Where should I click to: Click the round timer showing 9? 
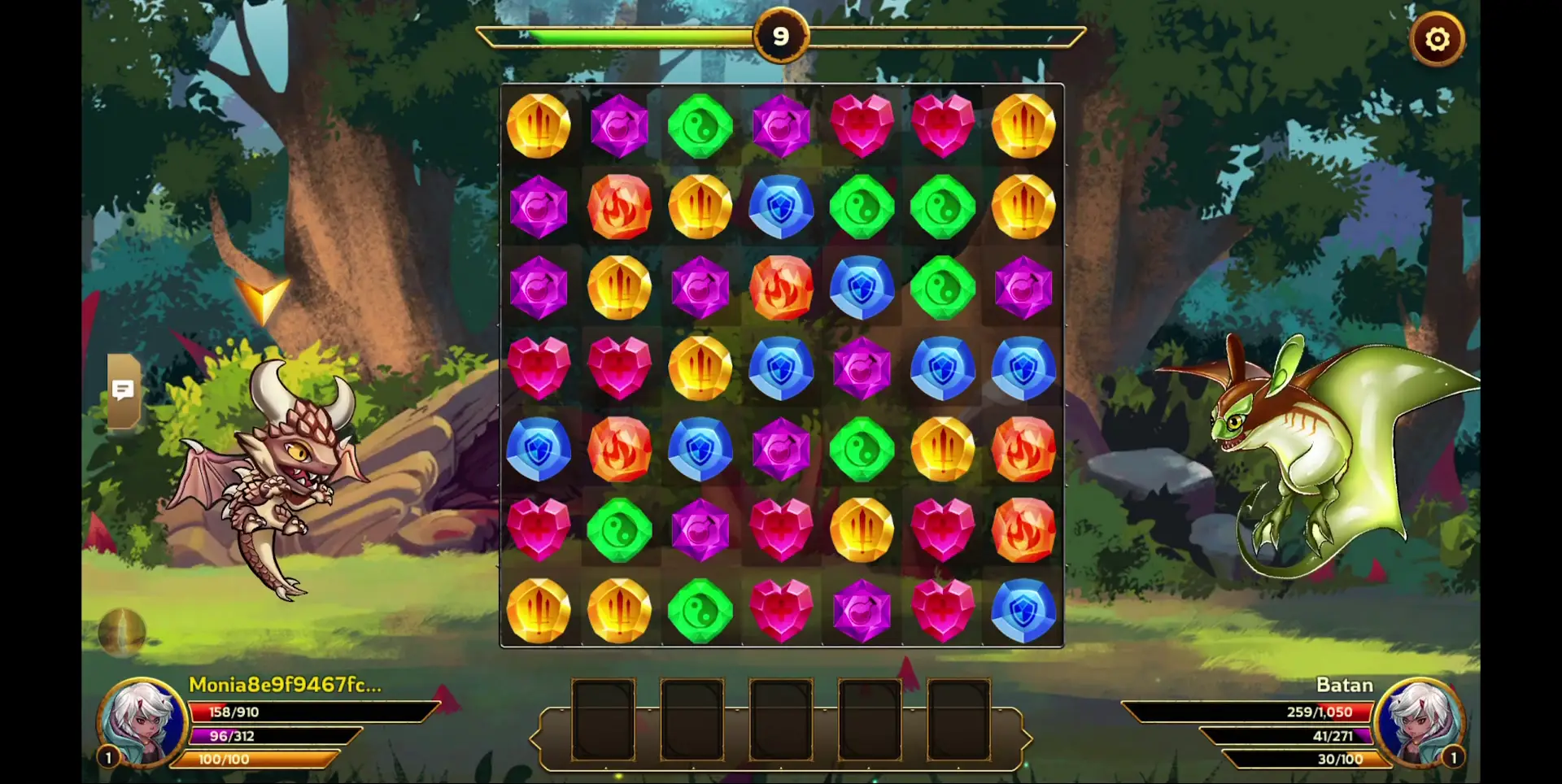pyautogui.click(x=782, y=36)
